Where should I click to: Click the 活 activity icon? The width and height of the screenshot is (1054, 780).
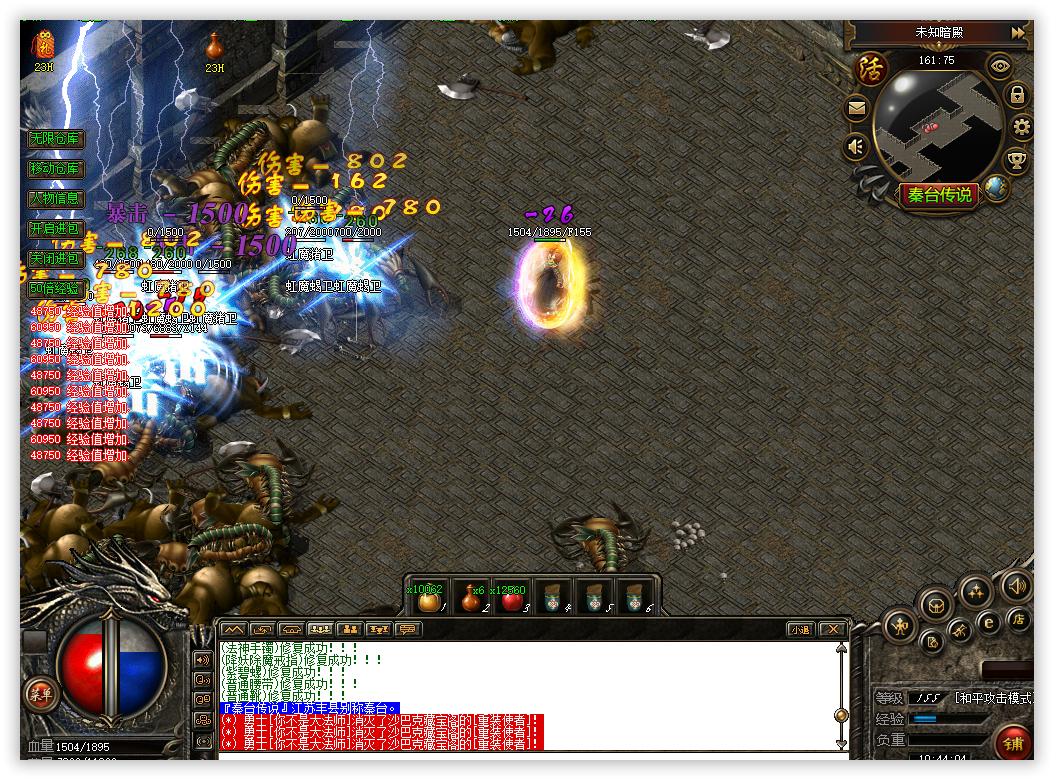(873, 70)
